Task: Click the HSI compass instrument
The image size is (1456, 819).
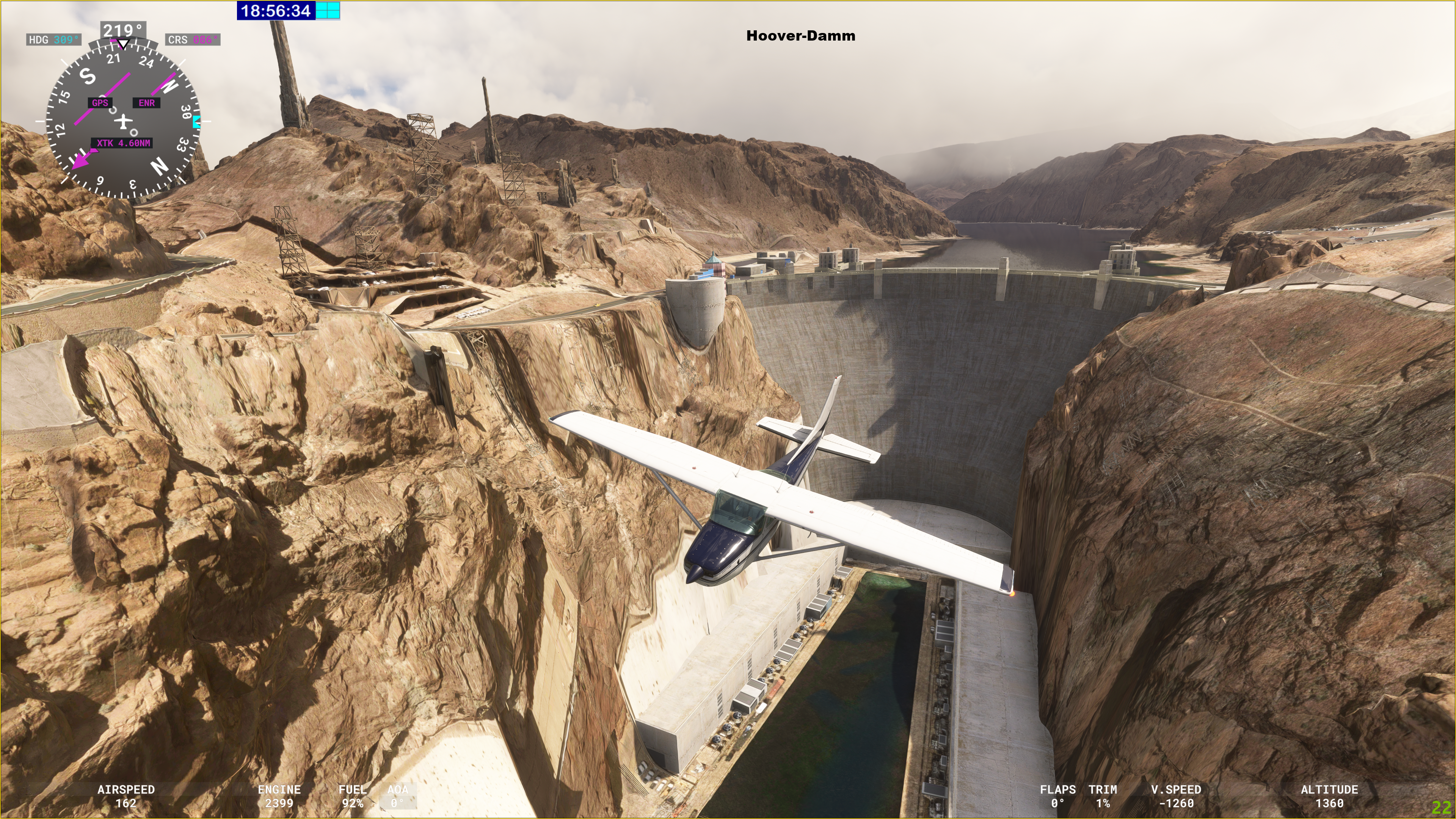Action: coord(122,121)
